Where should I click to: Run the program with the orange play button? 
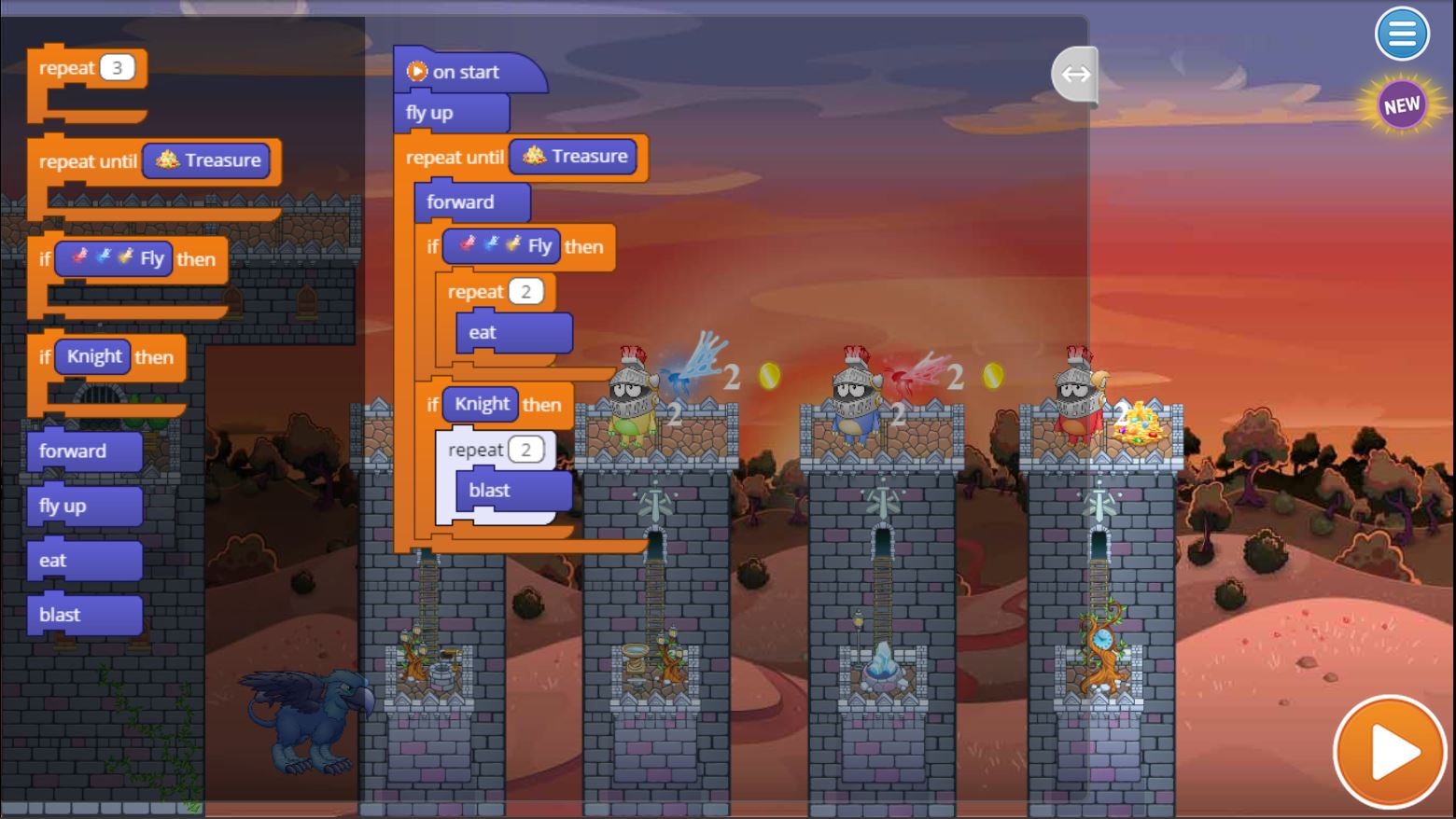pyautogui.click(x=1389, y=751)
